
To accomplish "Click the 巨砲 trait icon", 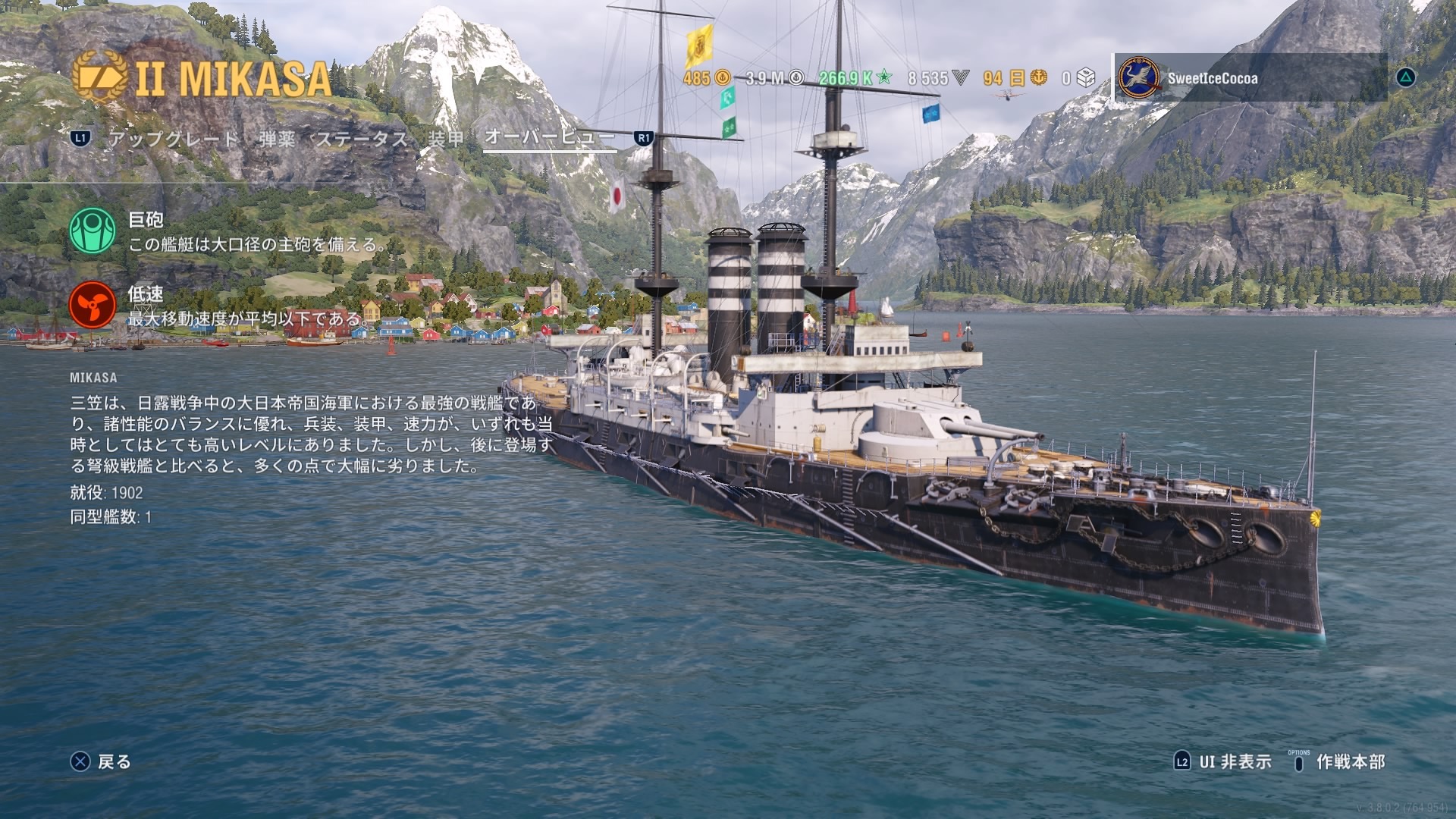I will [93, 231].
